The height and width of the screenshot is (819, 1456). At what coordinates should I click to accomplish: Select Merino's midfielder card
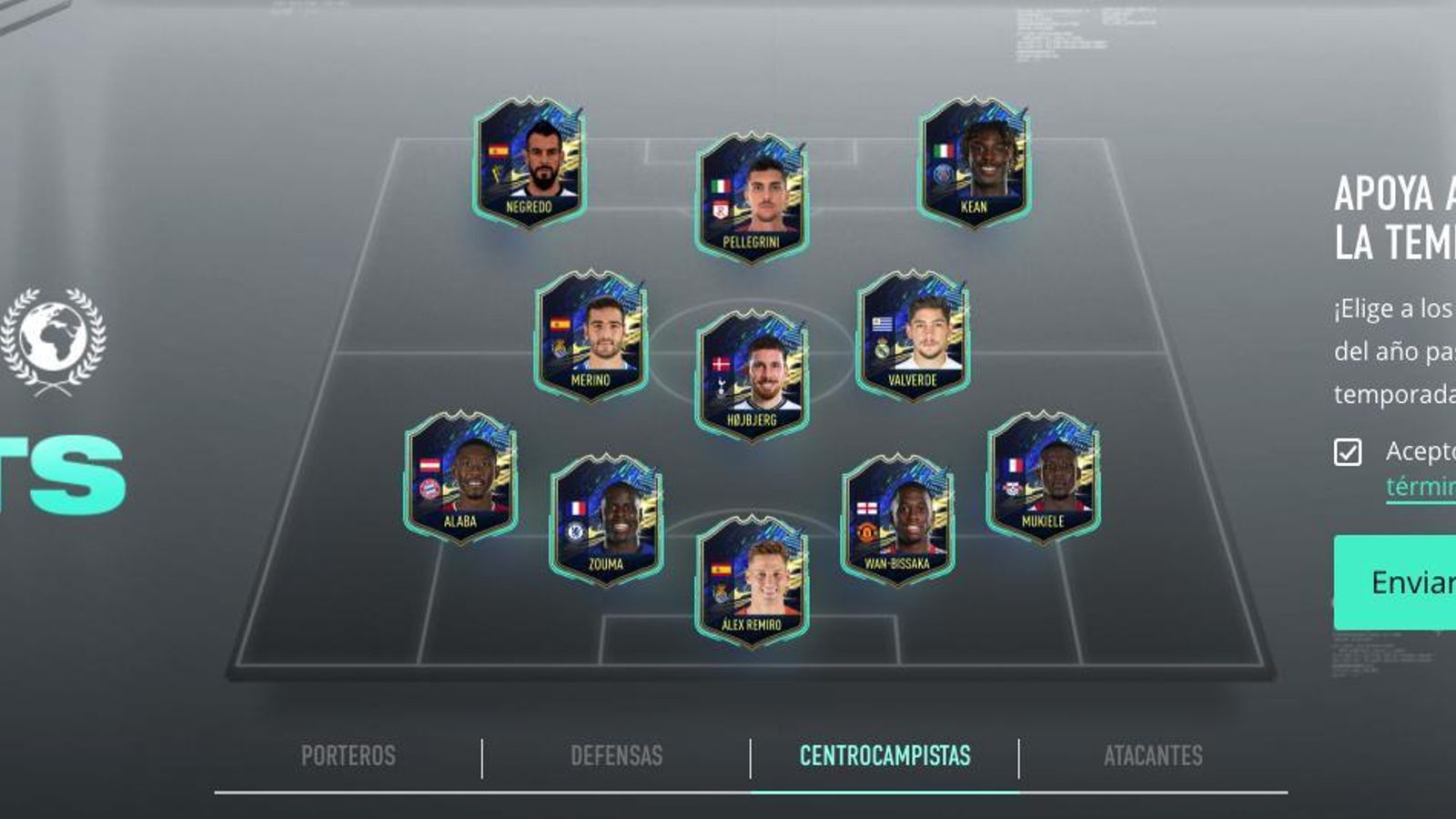[591, 337]
